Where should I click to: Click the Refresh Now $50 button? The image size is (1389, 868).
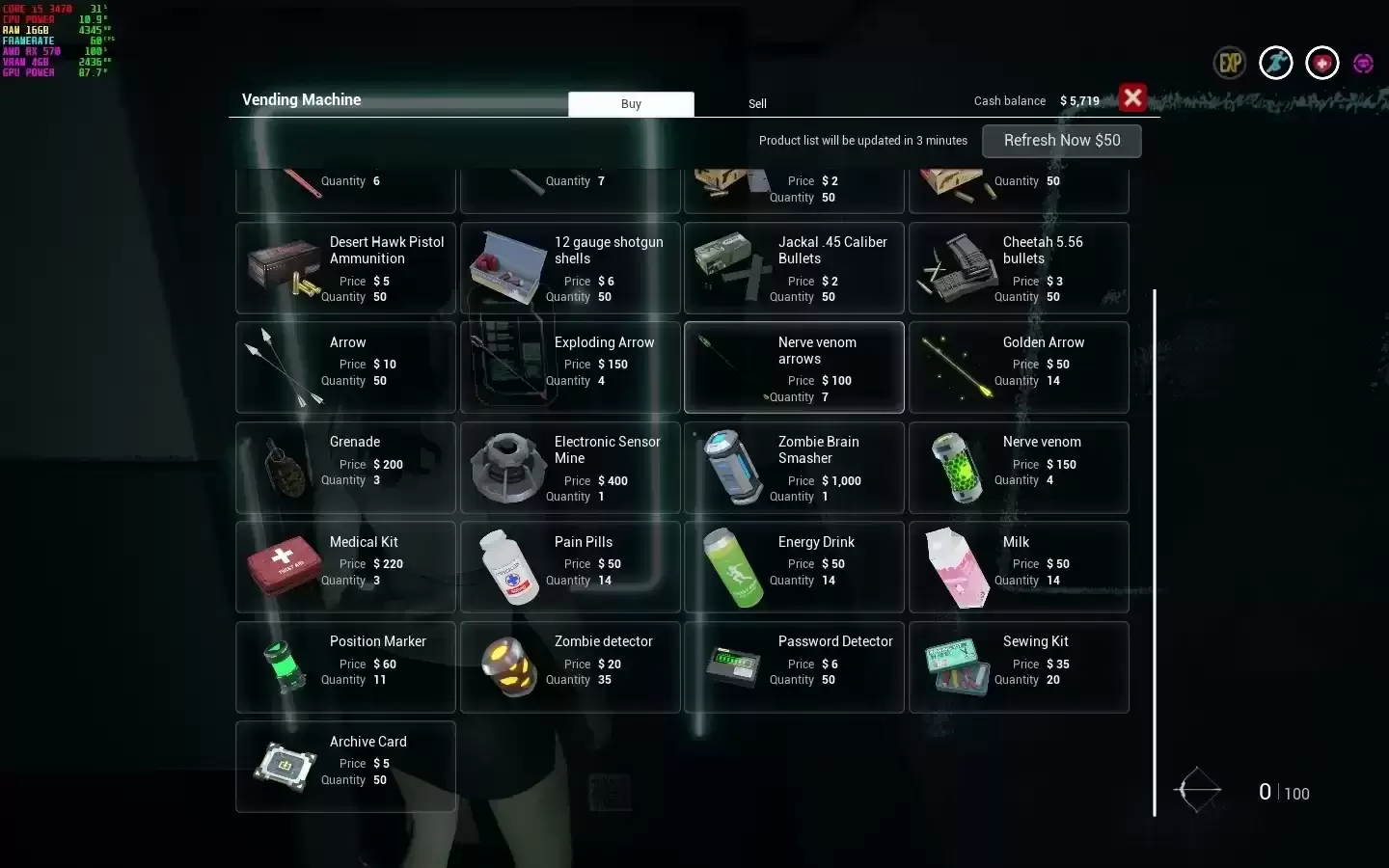pyautogui.click(x=1061, y=141)
